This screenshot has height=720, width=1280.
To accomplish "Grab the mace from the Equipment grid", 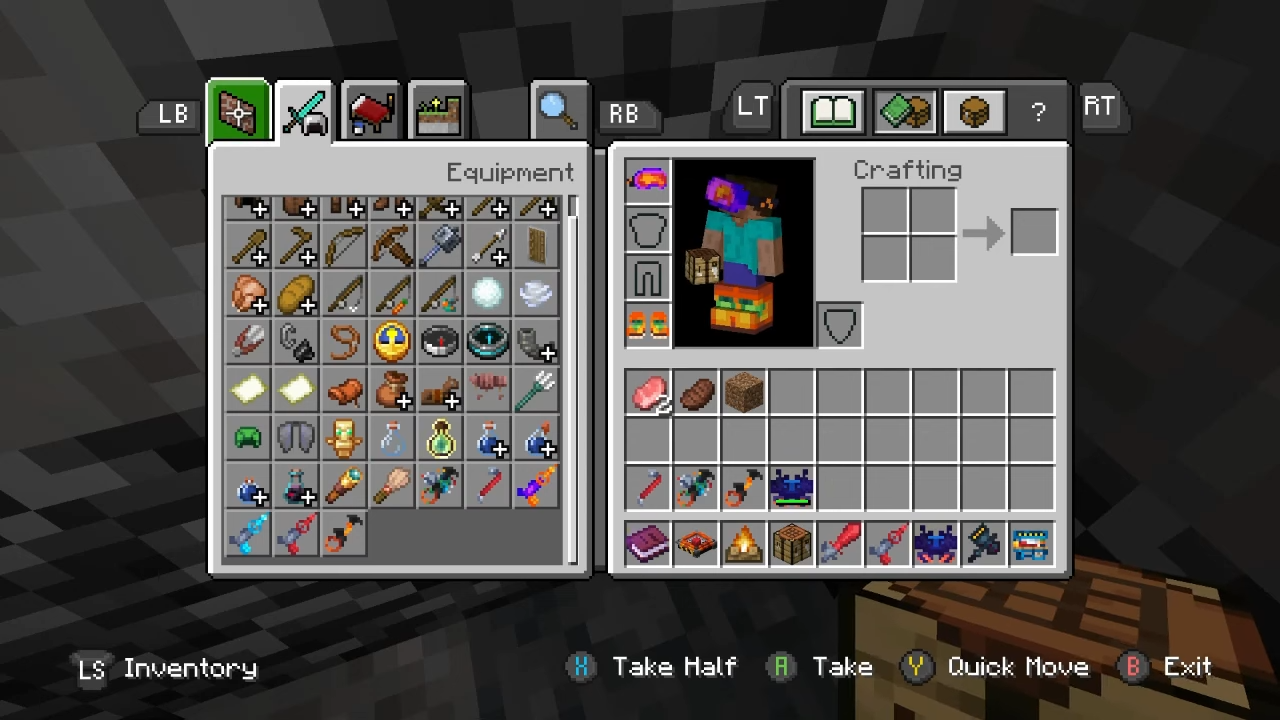I will (439, 245).
